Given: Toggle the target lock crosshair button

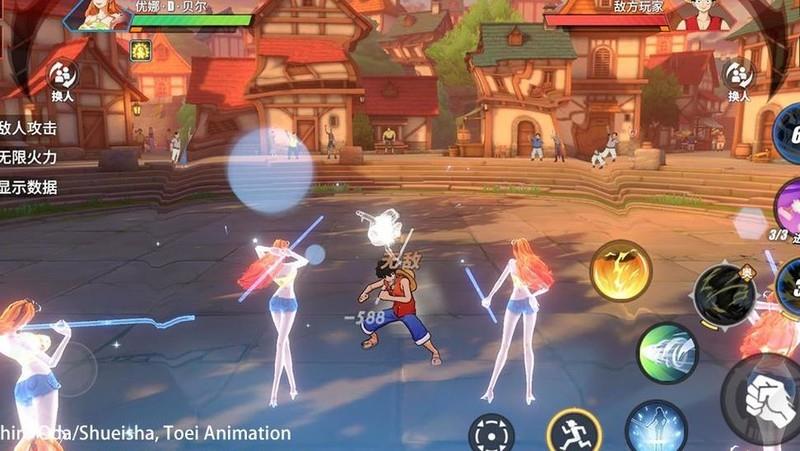Looking at the screenshot, I should 491,434.
